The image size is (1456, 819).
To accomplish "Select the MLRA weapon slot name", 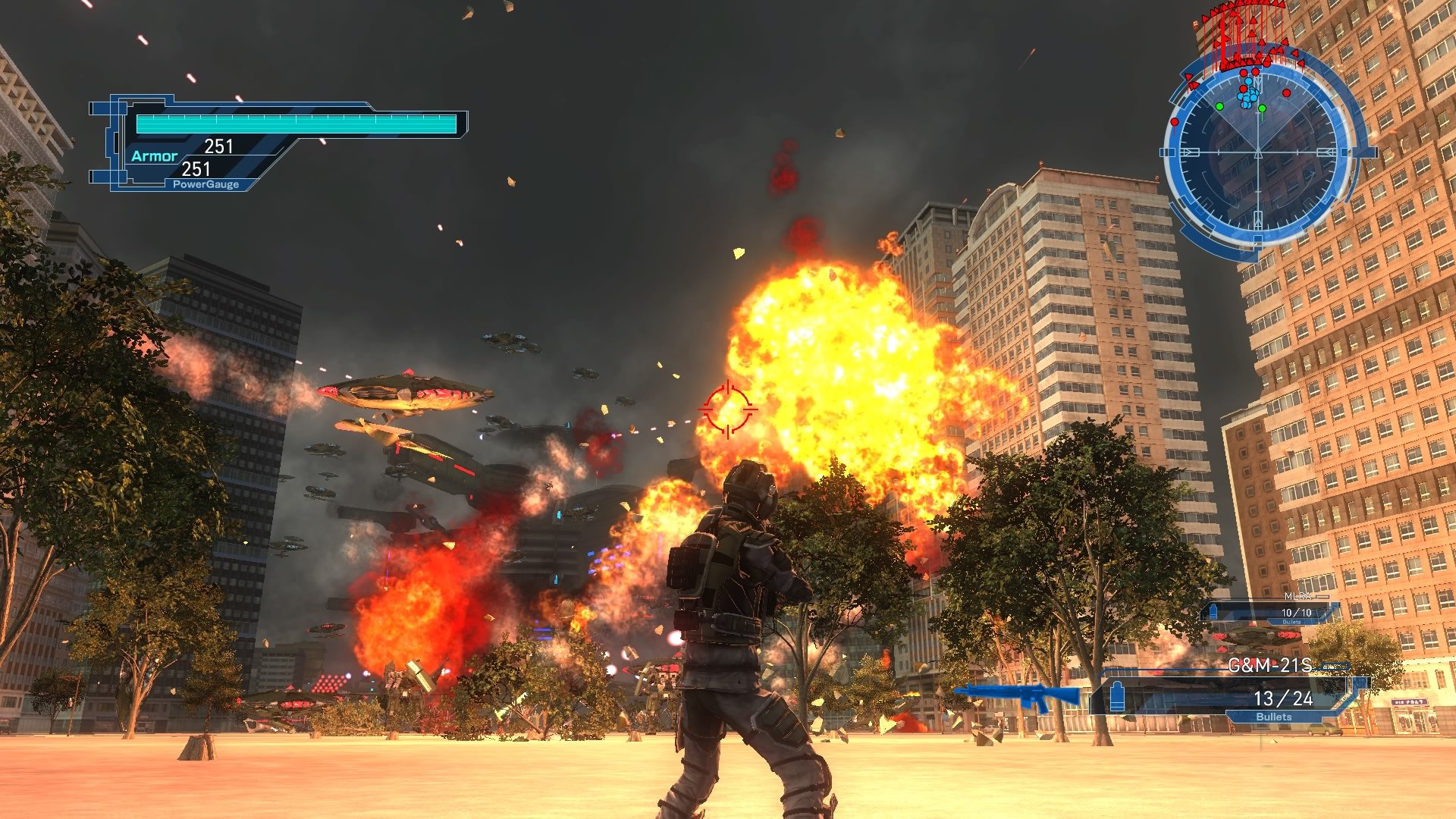I will pos(1297,595).
